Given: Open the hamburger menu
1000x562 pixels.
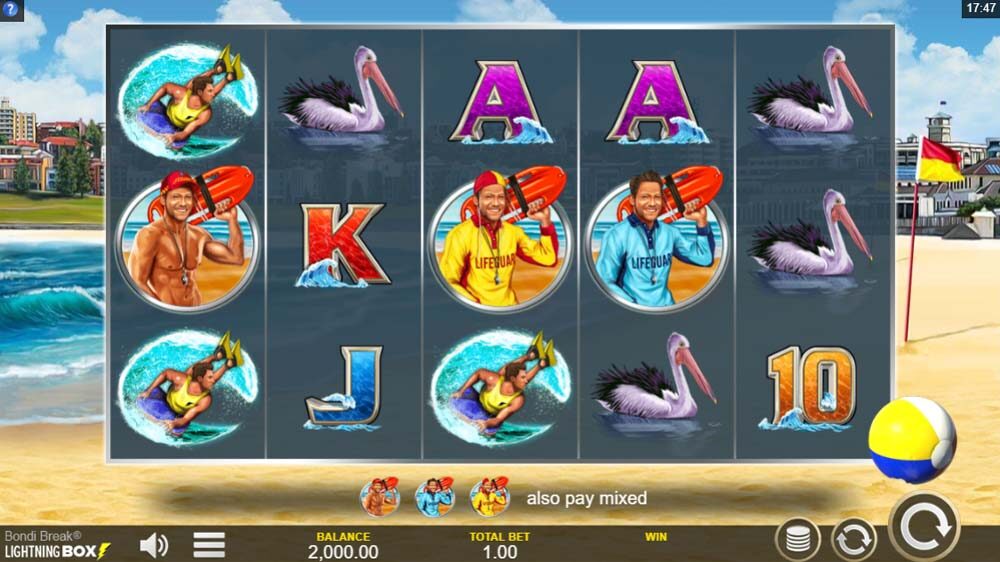Looking at the screenshot, I should (209, 545).
